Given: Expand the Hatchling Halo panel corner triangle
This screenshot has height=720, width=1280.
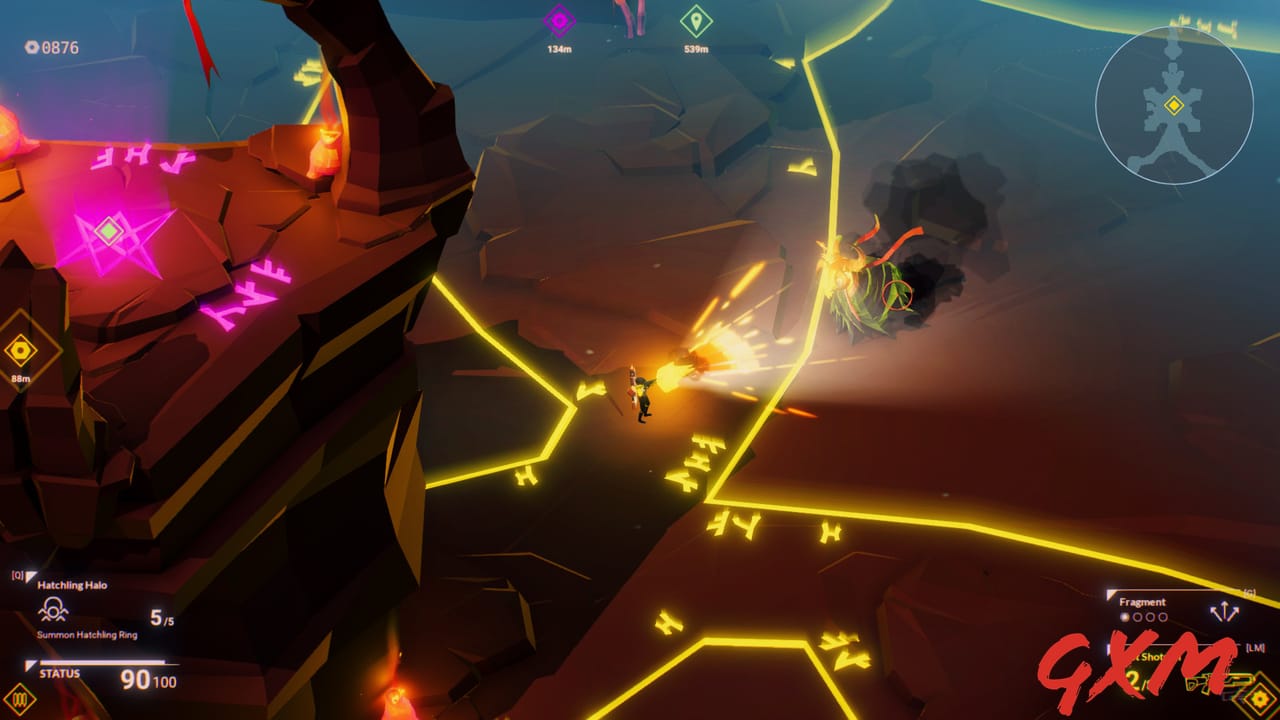Looking at the screenshot, I should 30,575.
